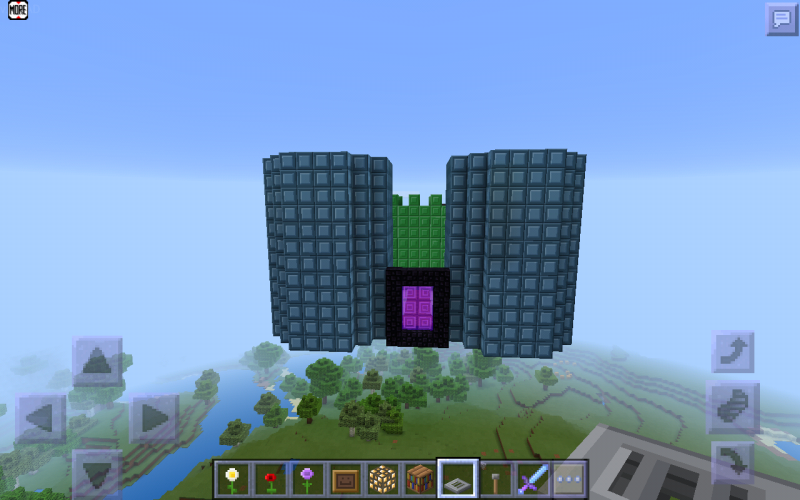
Task: Select the shovel hotbar slot
Action: (494, 478)
